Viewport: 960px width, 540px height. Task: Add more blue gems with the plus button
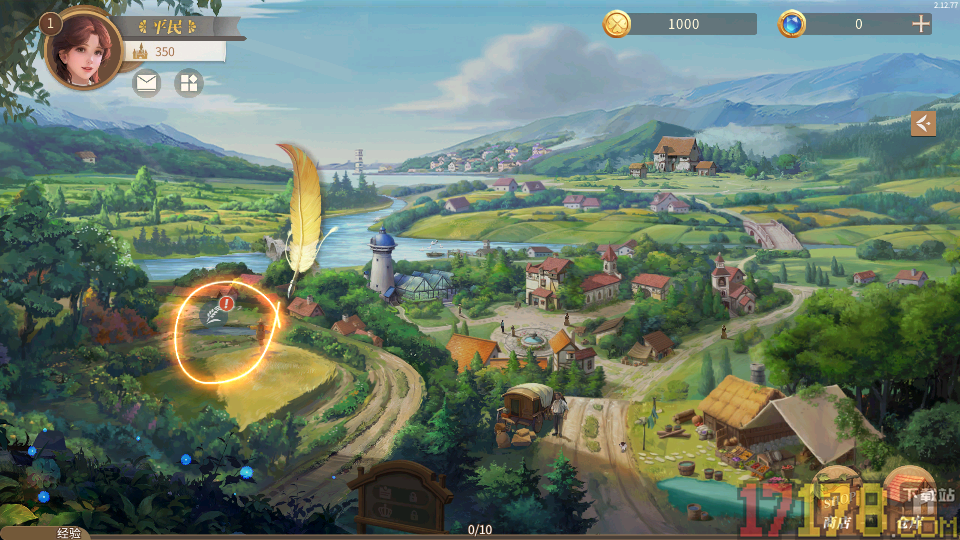[x=921, y=24]
